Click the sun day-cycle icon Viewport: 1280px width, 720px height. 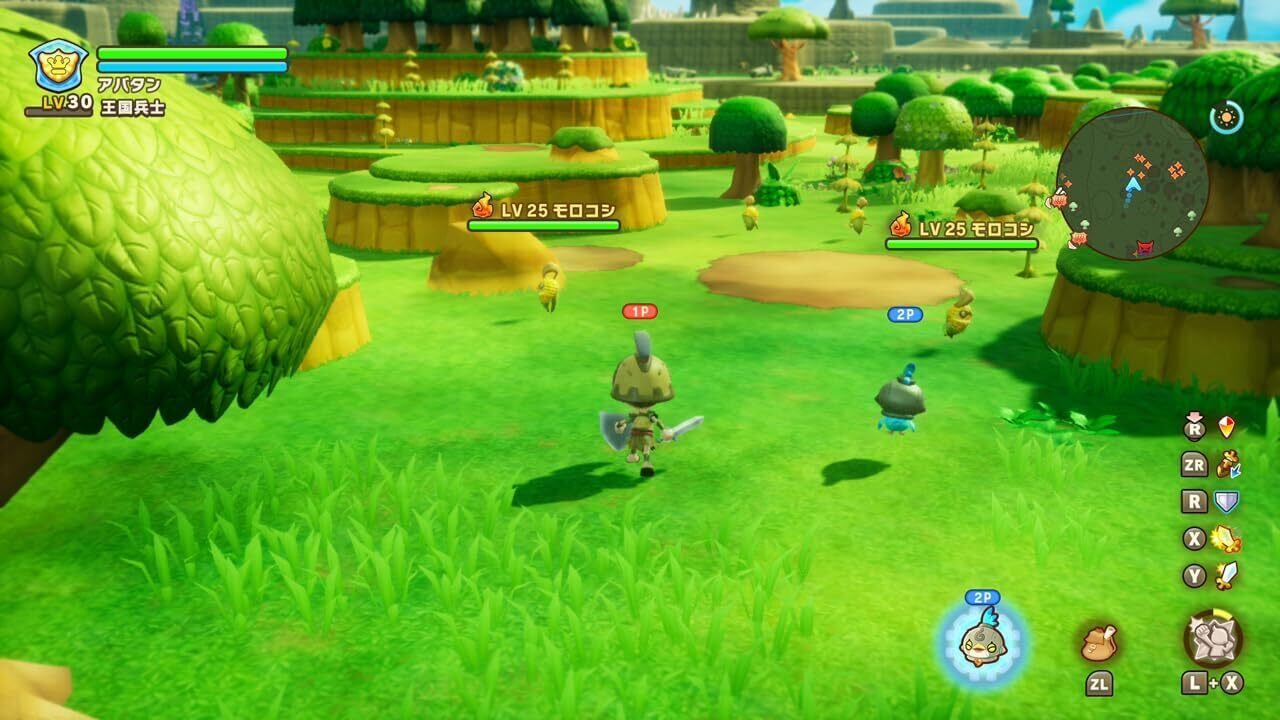[x=1226, y=118]
